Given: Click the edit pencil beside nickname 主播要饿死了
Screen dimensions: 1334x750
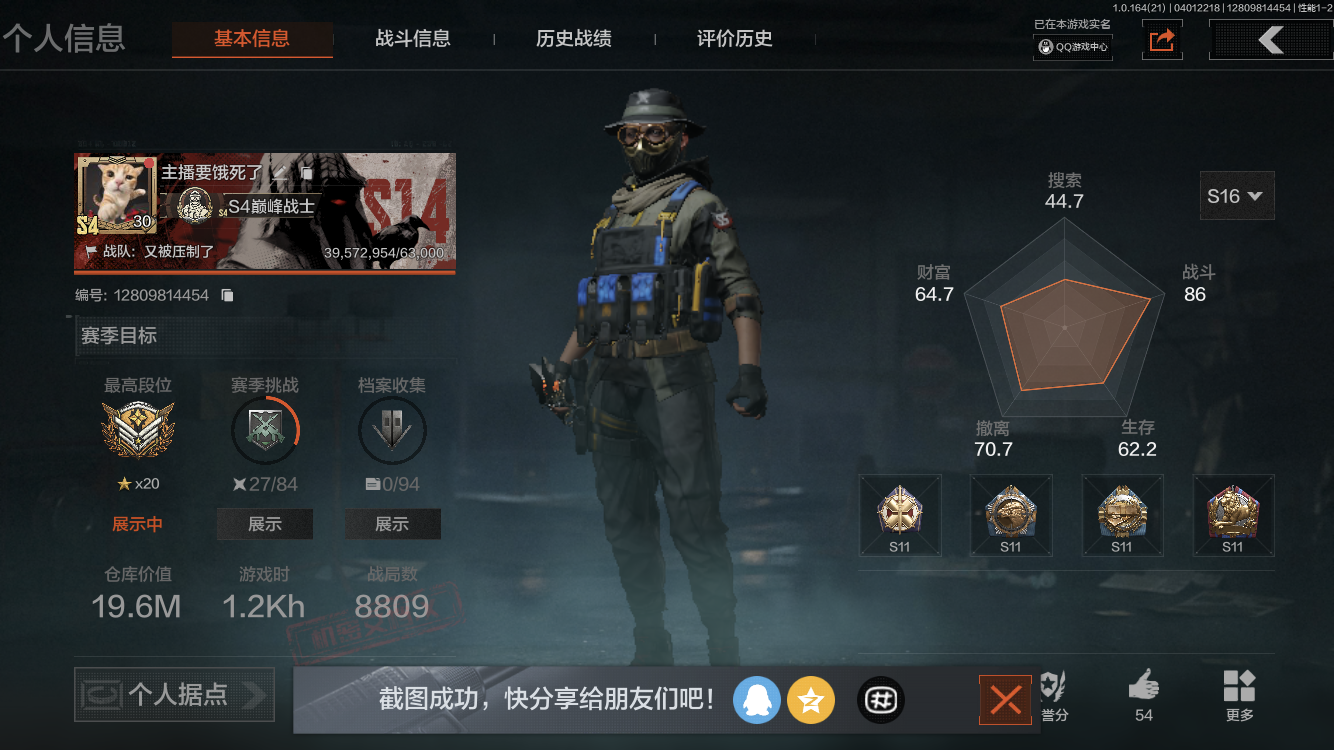Looking at the screenshot, I should click(x=280, y=173).
